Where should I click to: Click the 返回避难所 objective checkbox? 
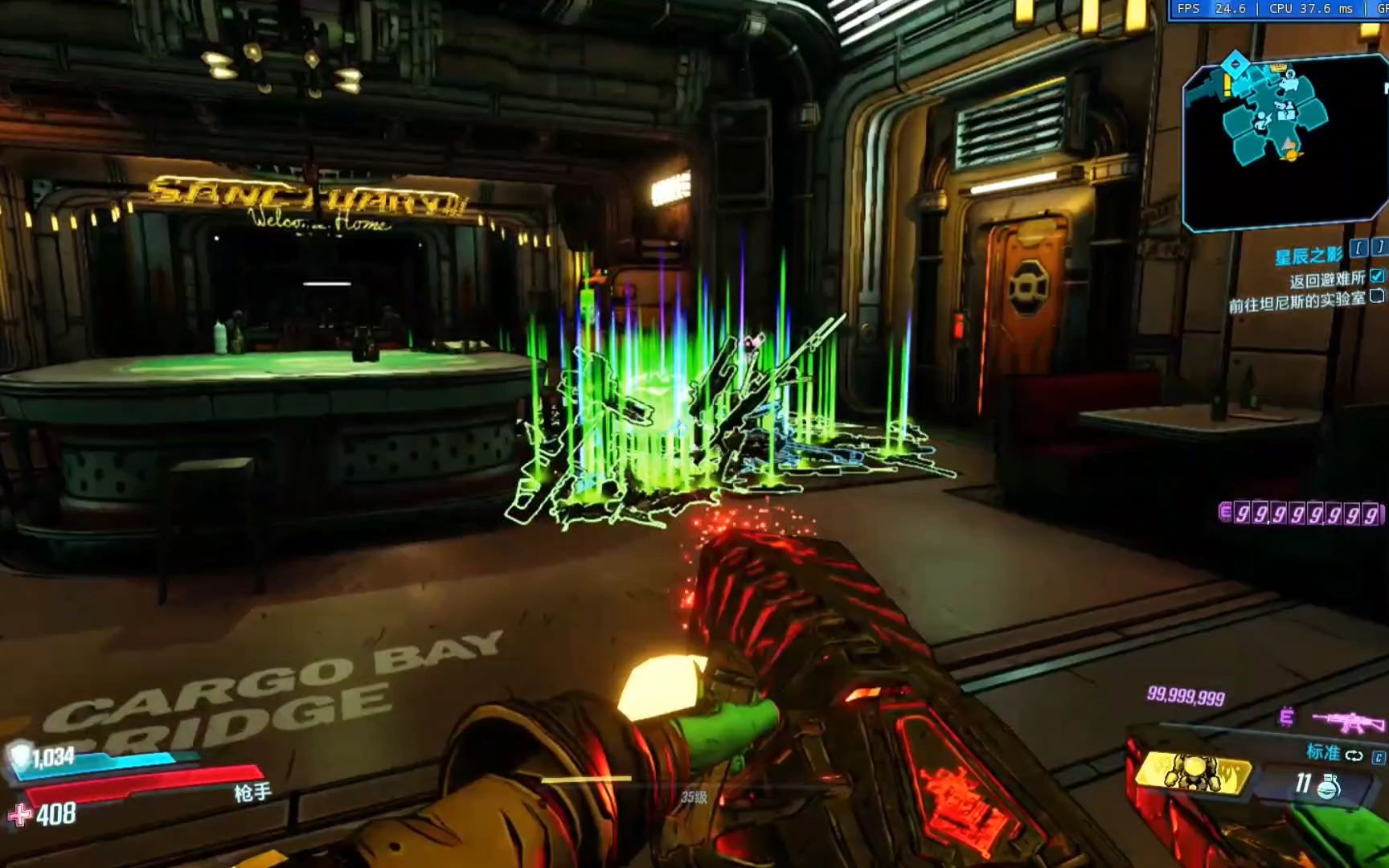[x=1377, y=276]
